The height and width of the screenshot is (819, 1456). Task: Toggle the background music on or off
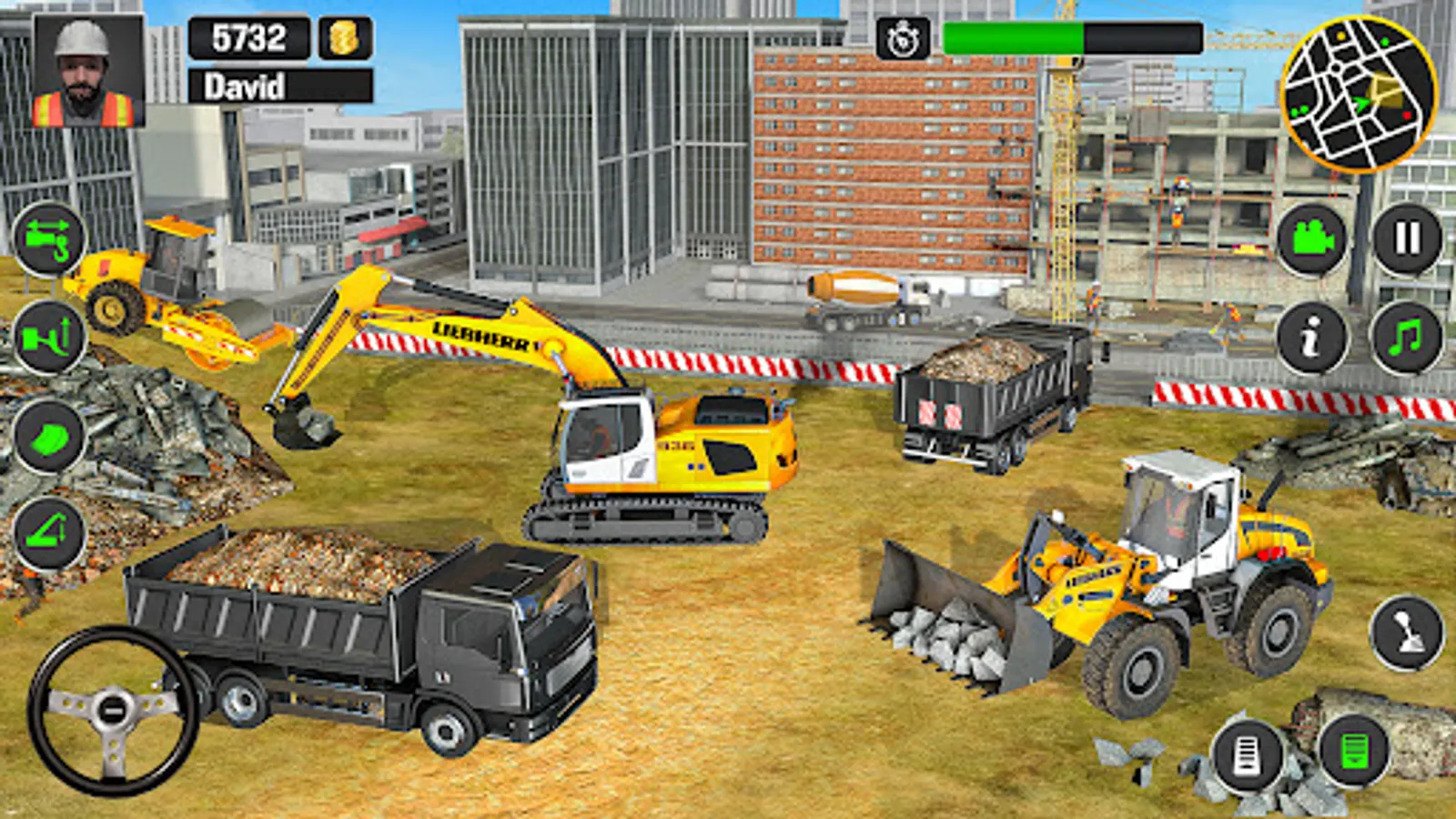(1406, 337)
